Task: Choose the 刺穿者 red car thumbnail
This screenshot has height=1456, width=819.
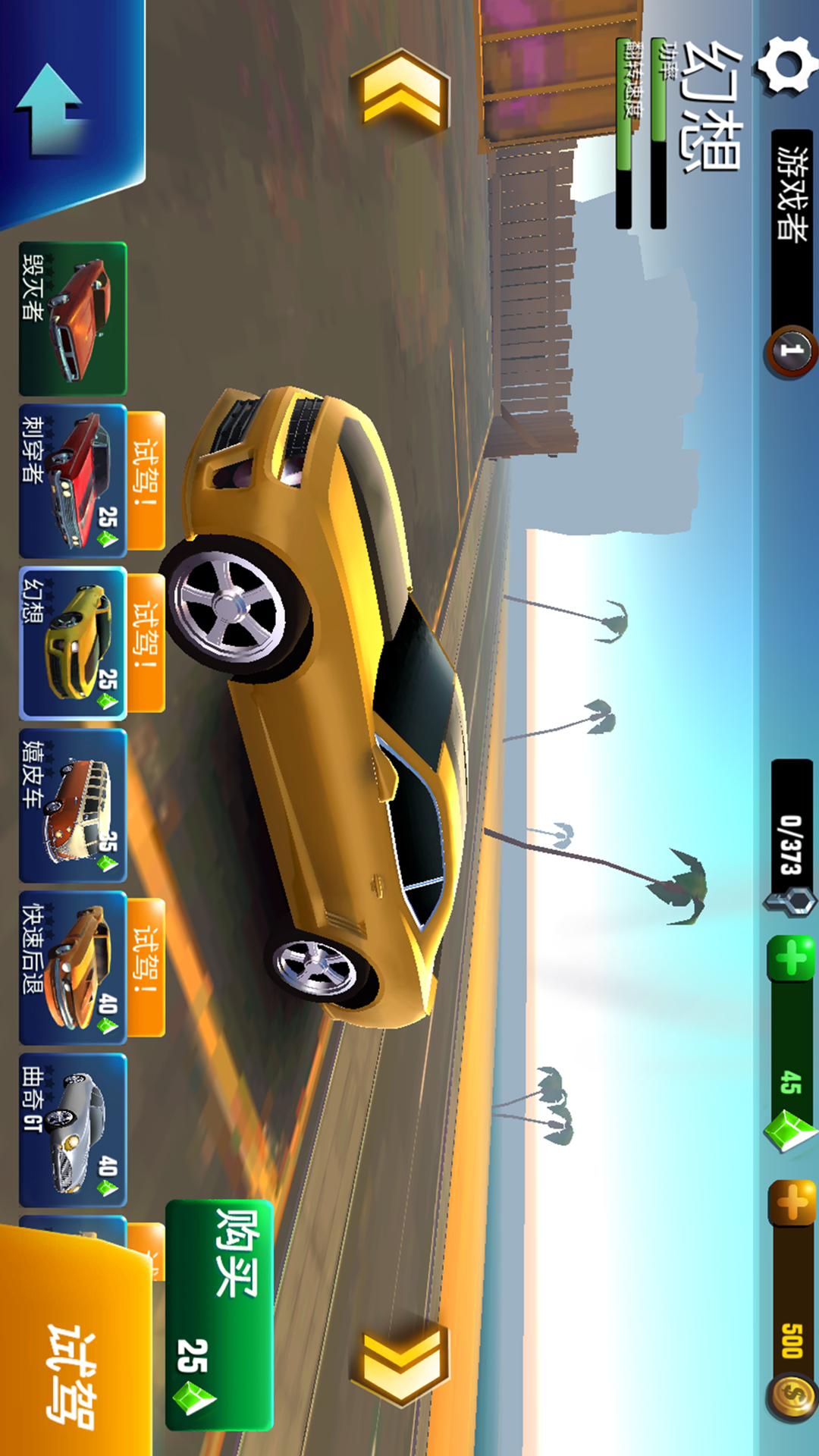Action: [x=73, y=481]
